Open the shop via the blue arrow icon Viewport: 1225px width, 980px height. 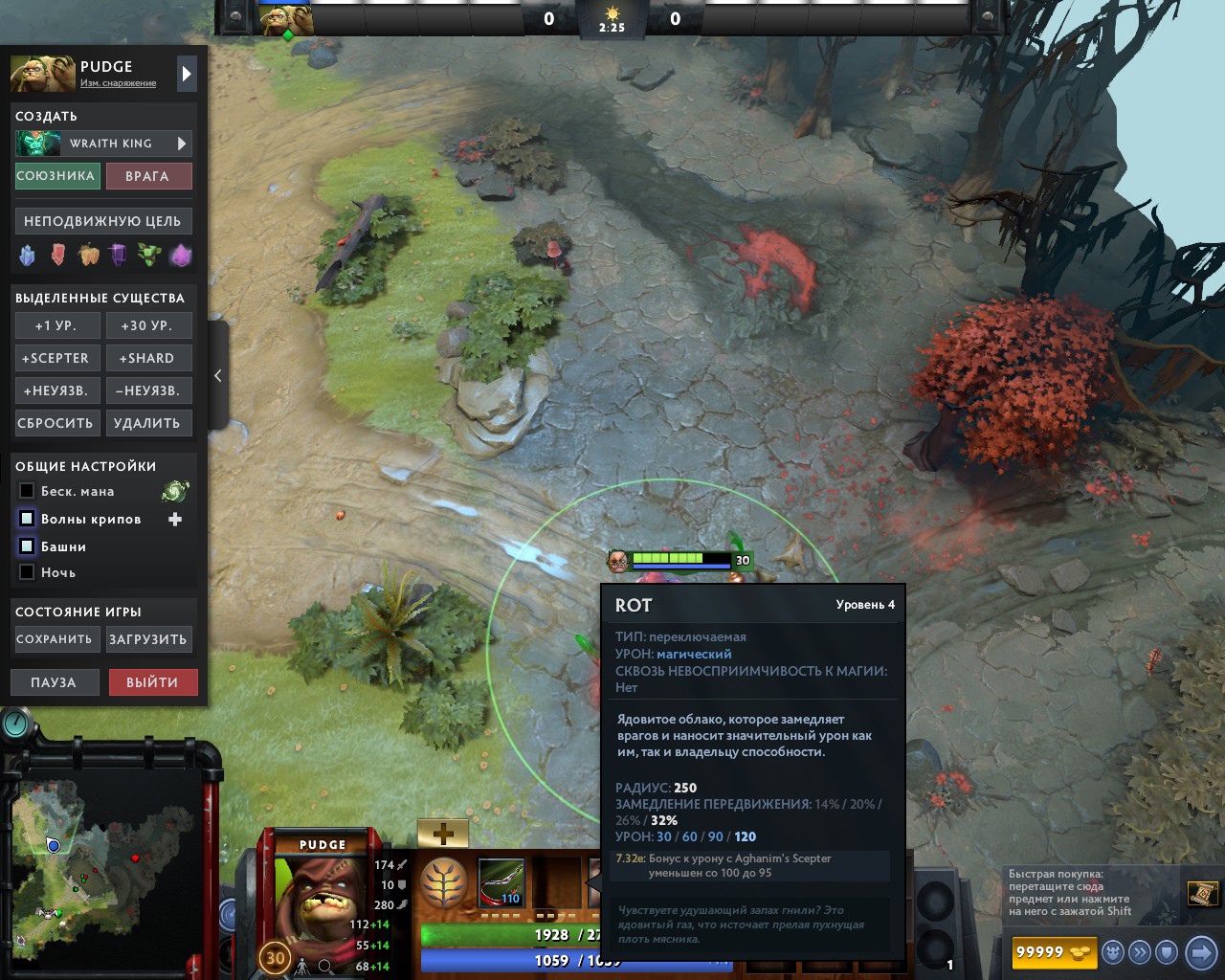(1200, 952)
